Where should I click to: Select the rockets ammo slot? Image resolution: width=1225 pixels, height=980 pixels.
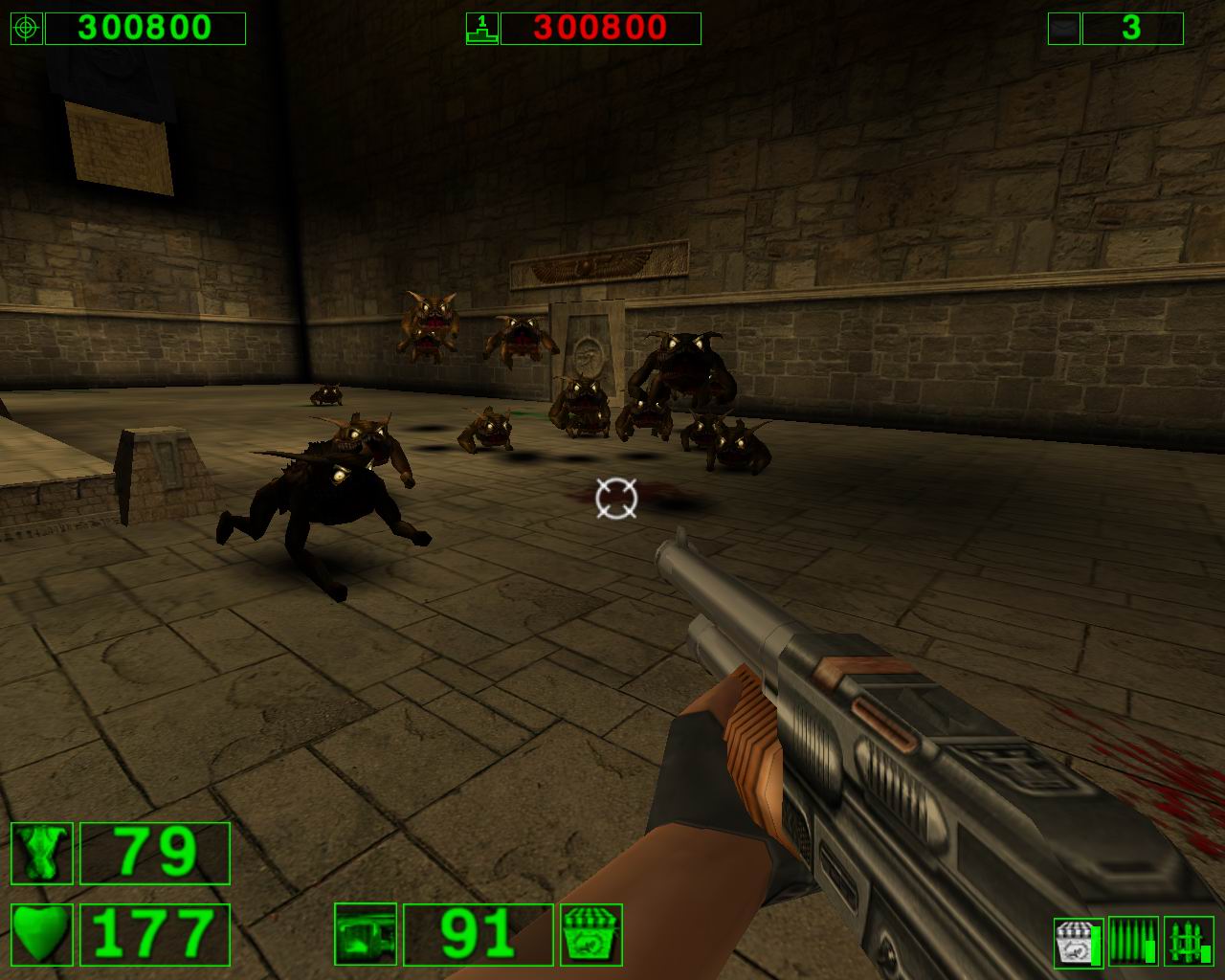1189,942
